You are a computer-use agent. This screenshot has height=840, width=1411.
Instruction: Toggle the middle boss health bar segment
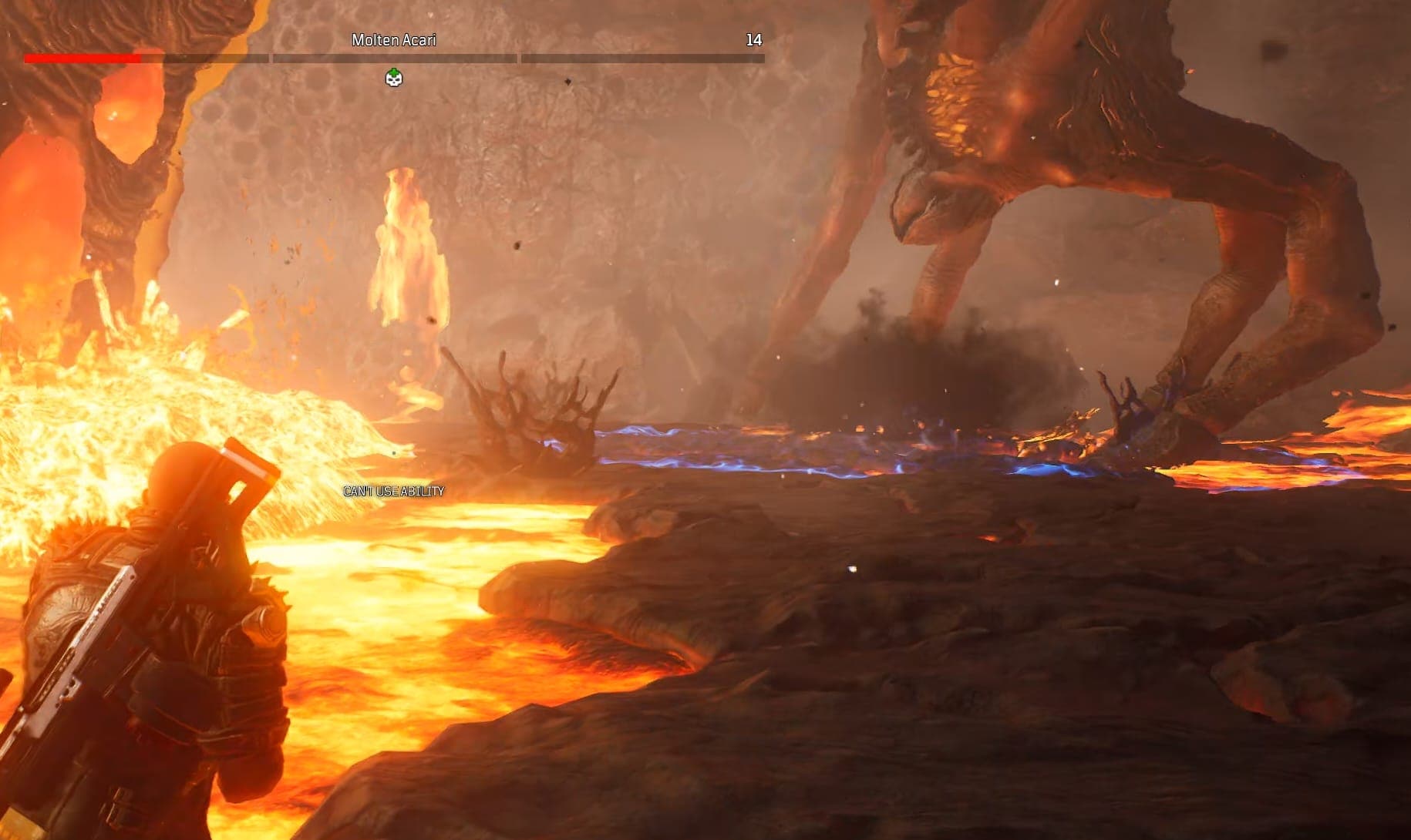[x=395, y=56]
